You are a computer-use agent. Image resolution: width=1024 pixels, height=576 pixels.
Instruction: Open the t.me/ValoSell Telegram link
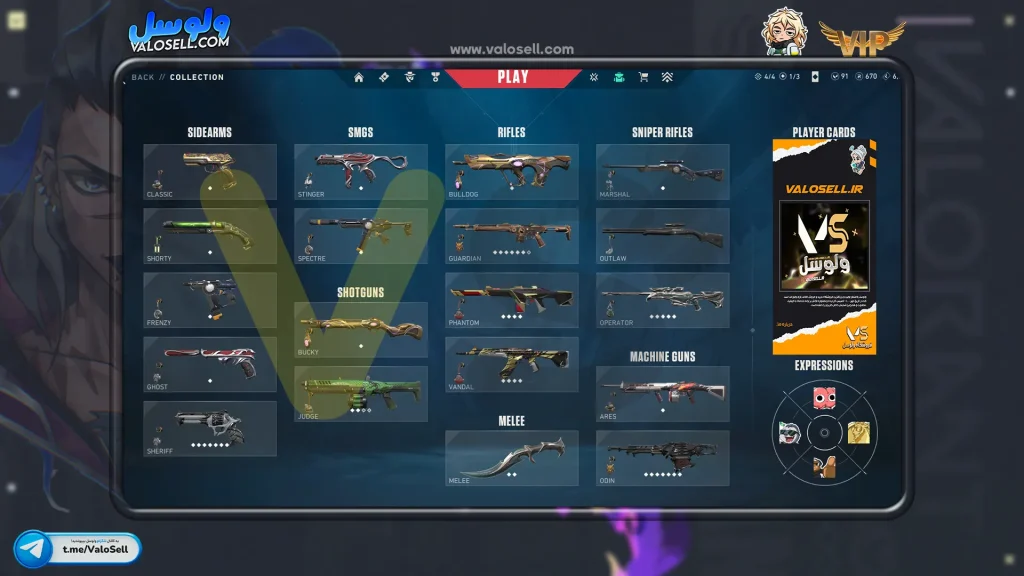78,549
